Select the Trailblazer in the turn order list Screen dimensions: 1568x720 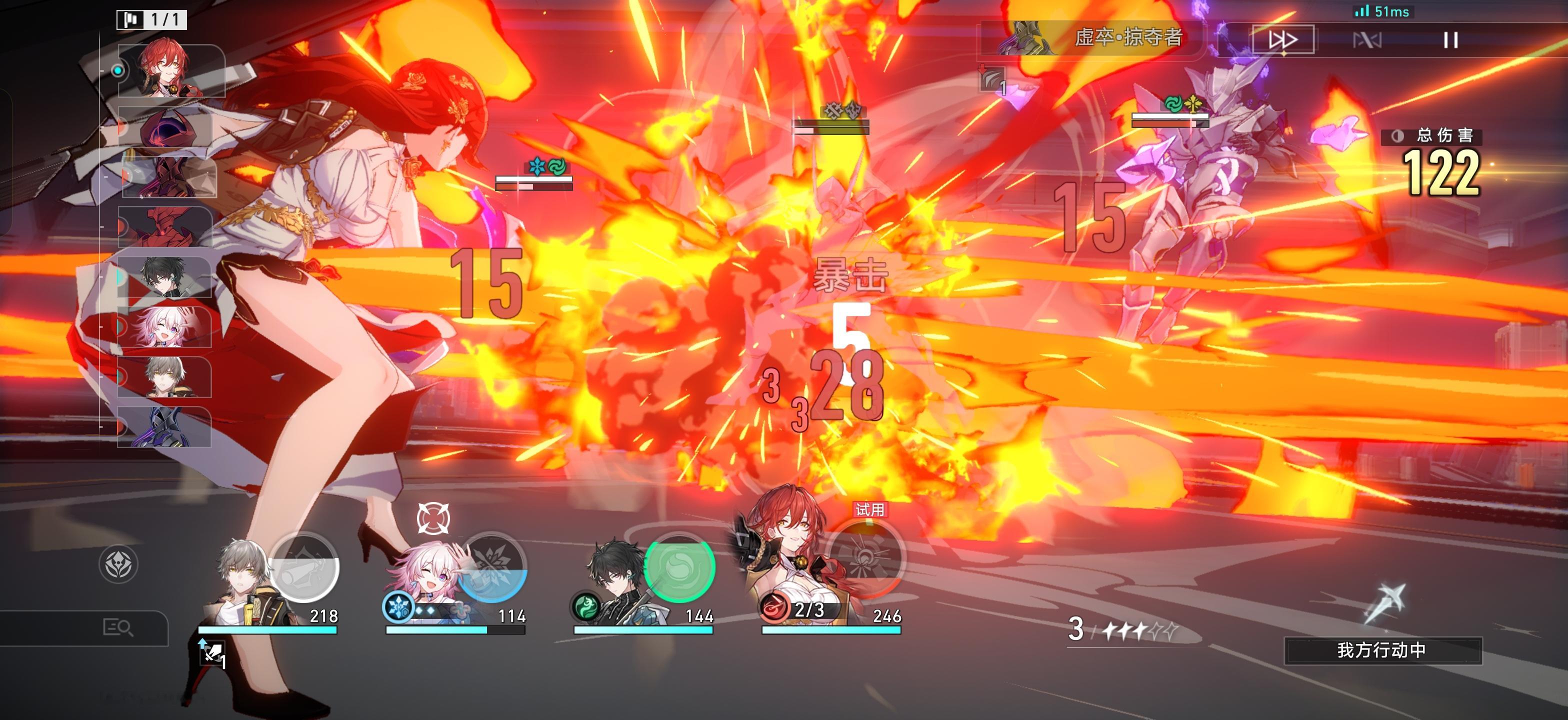click(x=164, y=377)
